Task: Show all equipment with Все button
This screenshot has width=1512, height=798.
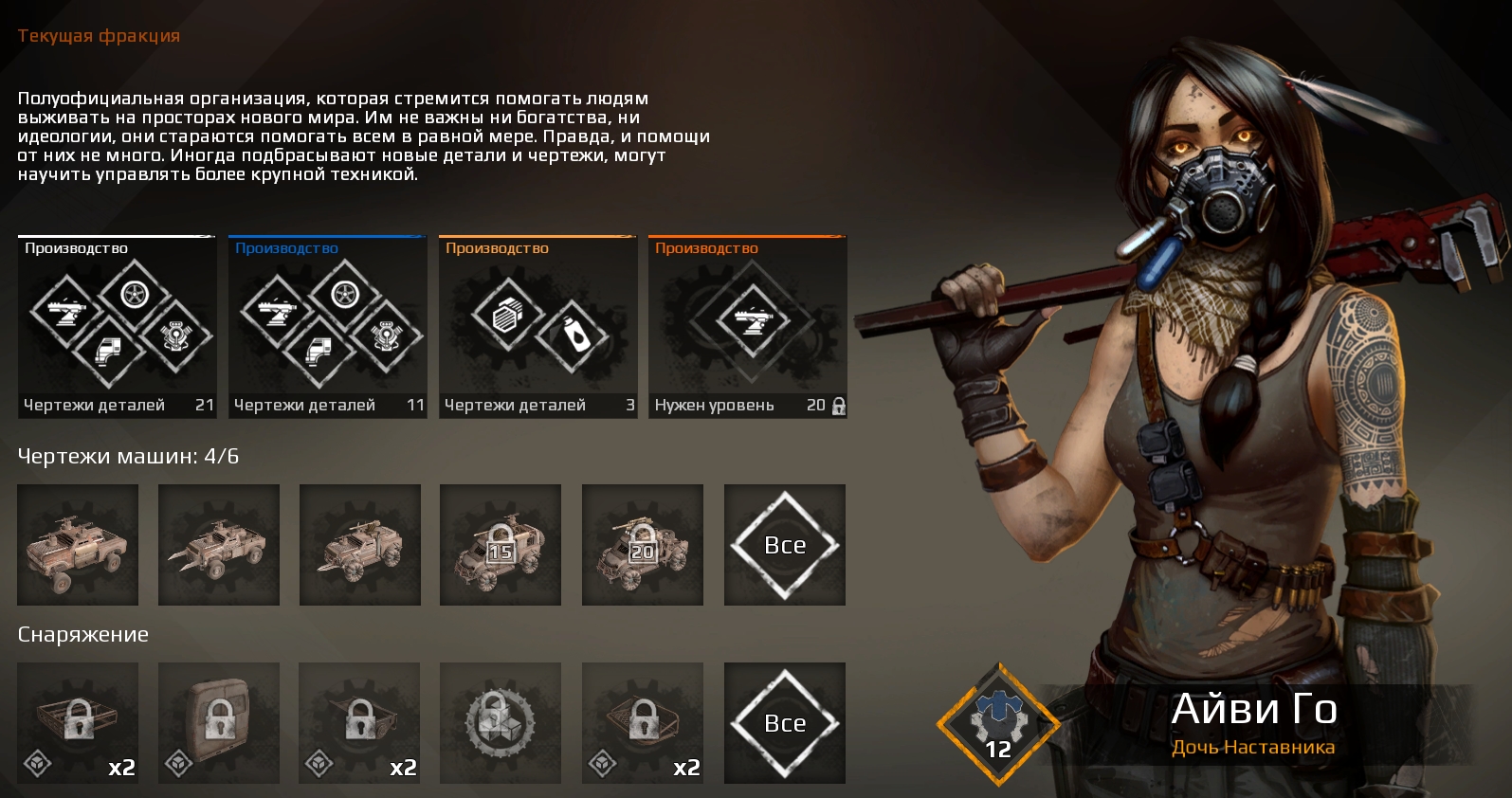Action: [x=785, y=723]
